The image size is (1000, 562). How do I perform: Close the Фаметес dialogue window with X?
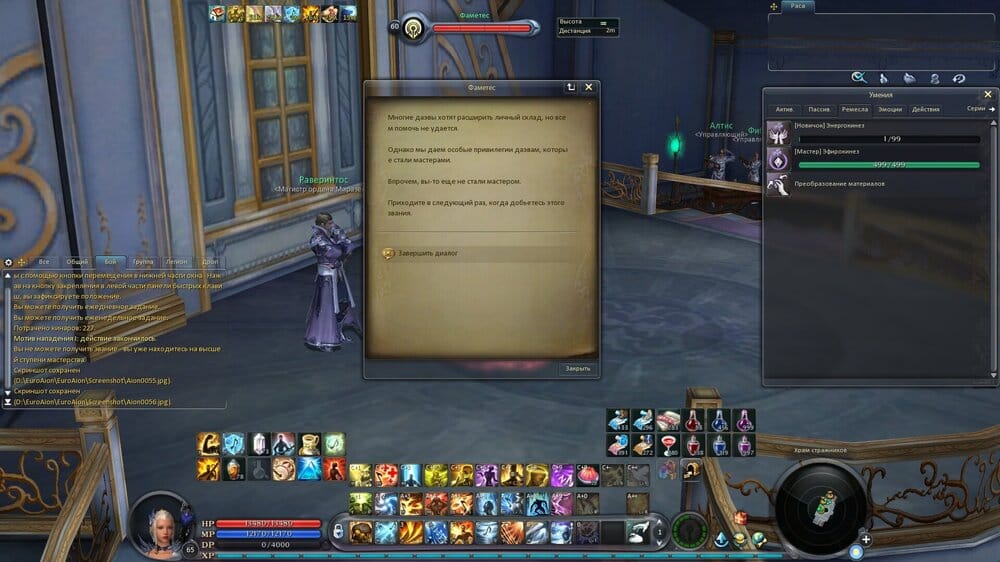coord(589,87)
